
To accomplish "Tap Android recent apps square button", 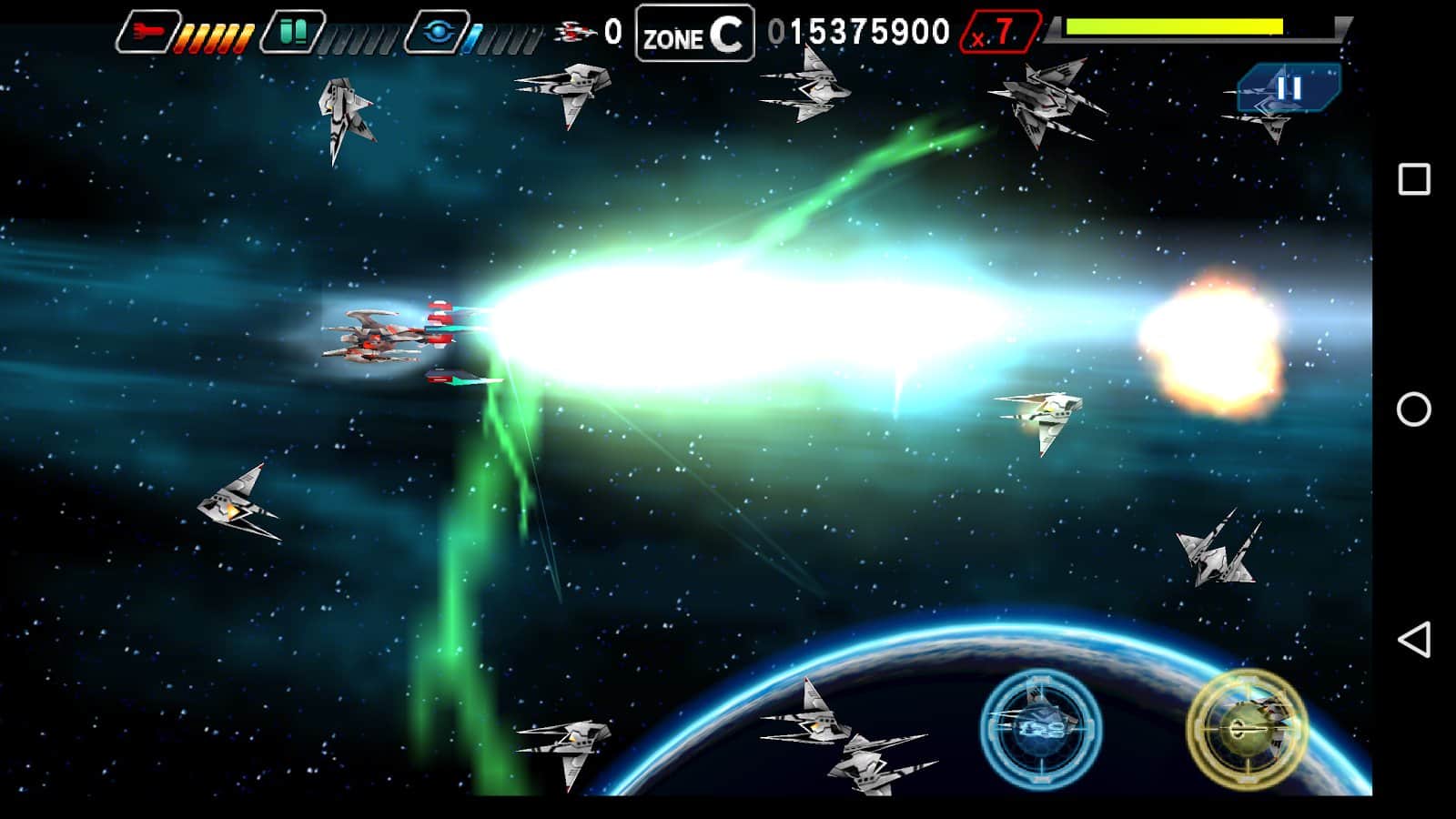I will 1416,178.
